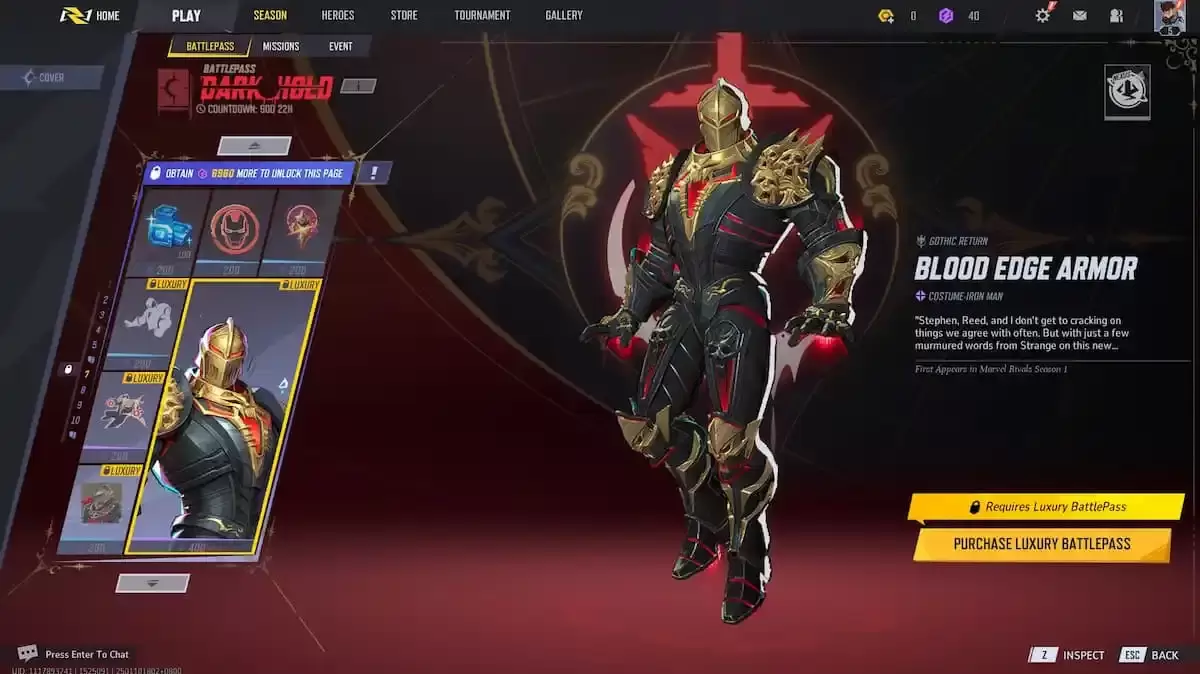
Task: Switch to the Missions tab
Action: 281,47
